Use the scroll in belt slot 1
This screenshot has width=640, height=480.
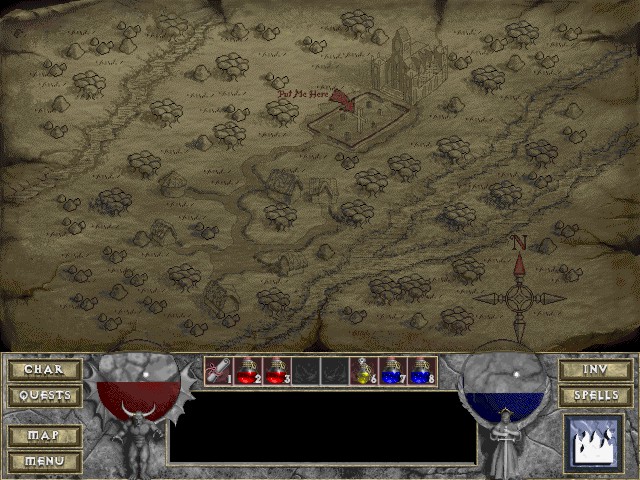(x=218, y=371)
